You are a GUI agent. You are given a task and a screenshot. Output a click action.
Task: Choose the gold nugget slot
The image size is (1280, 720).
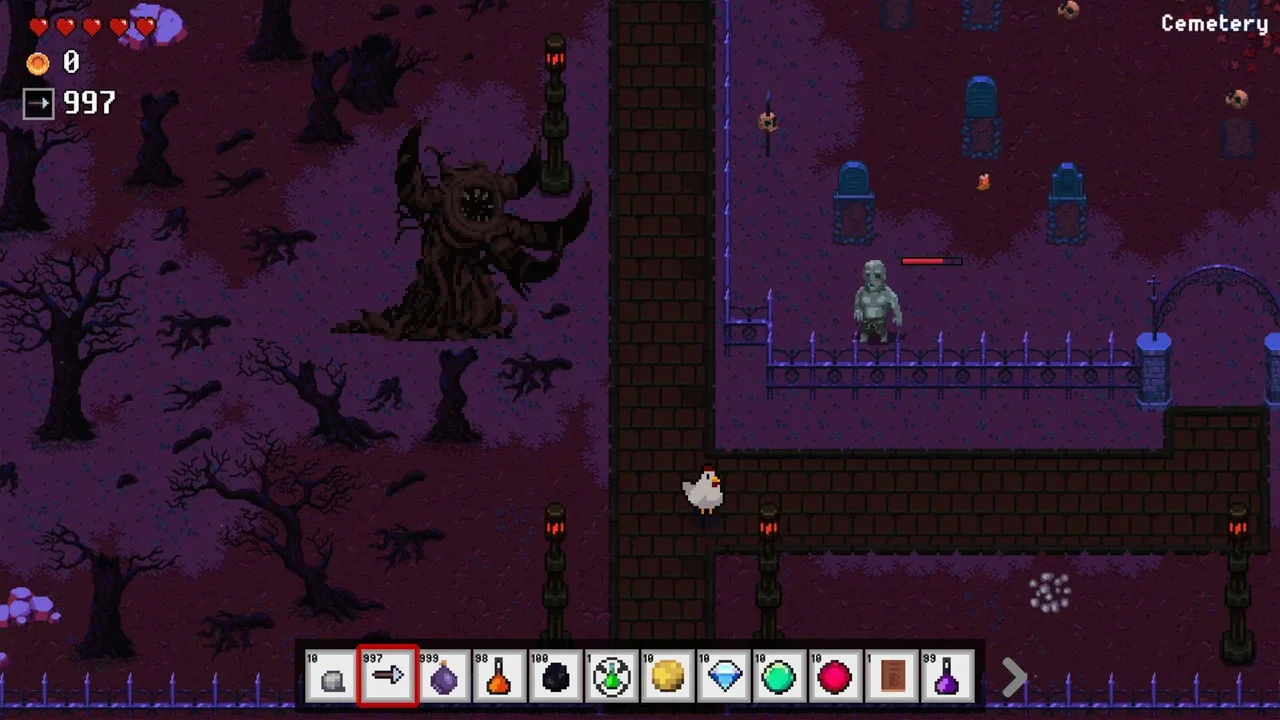coord(668,677)
